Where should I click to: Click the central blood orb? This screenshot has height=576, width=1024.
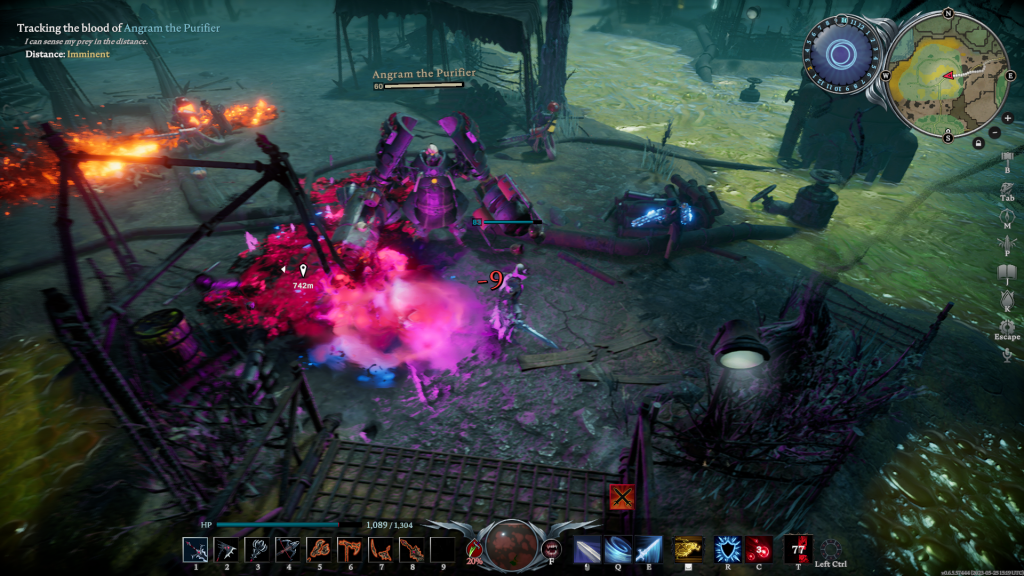[512, 544]
